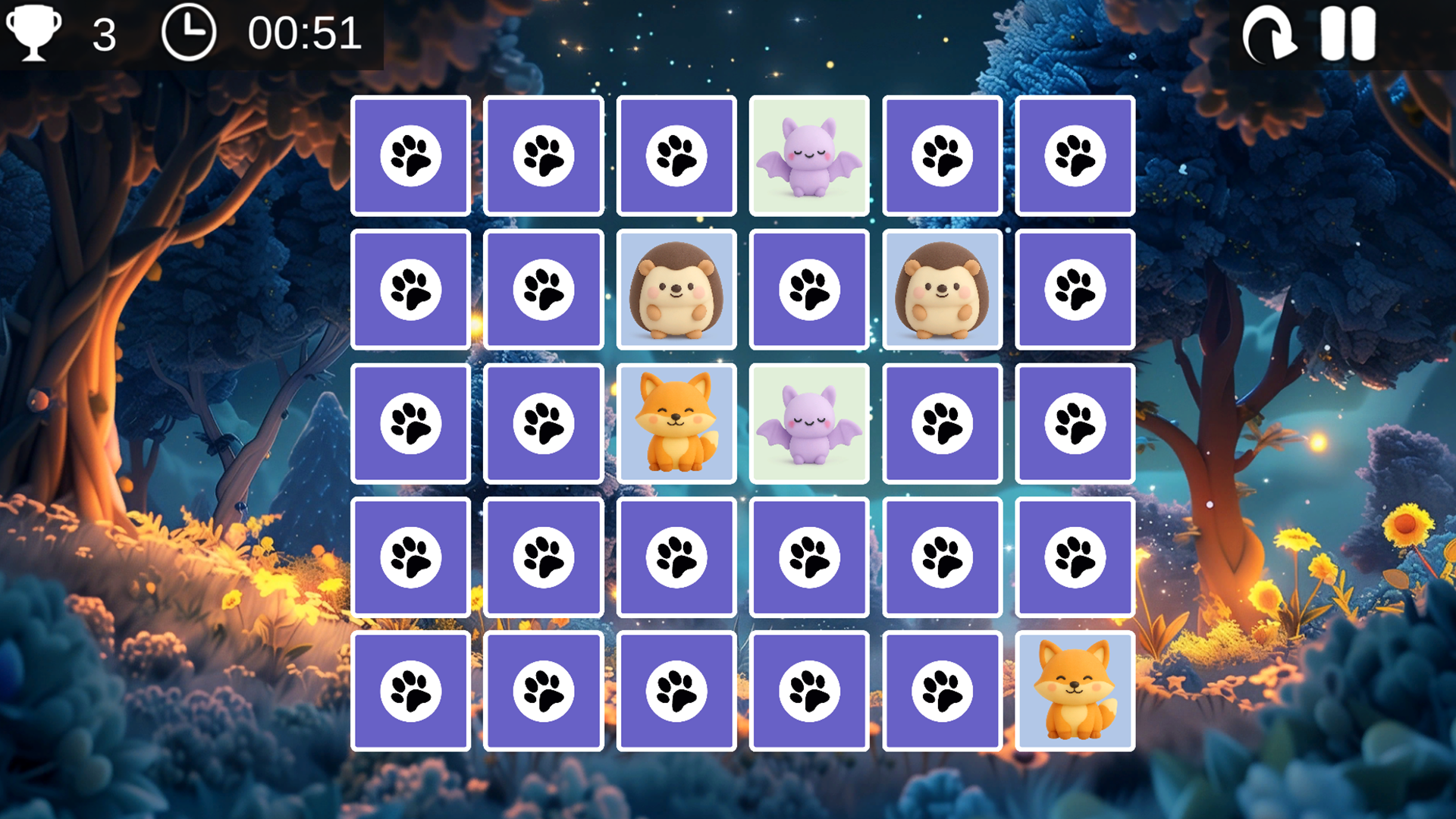Flip the first paw card in the second row

[x=410, y=290]
